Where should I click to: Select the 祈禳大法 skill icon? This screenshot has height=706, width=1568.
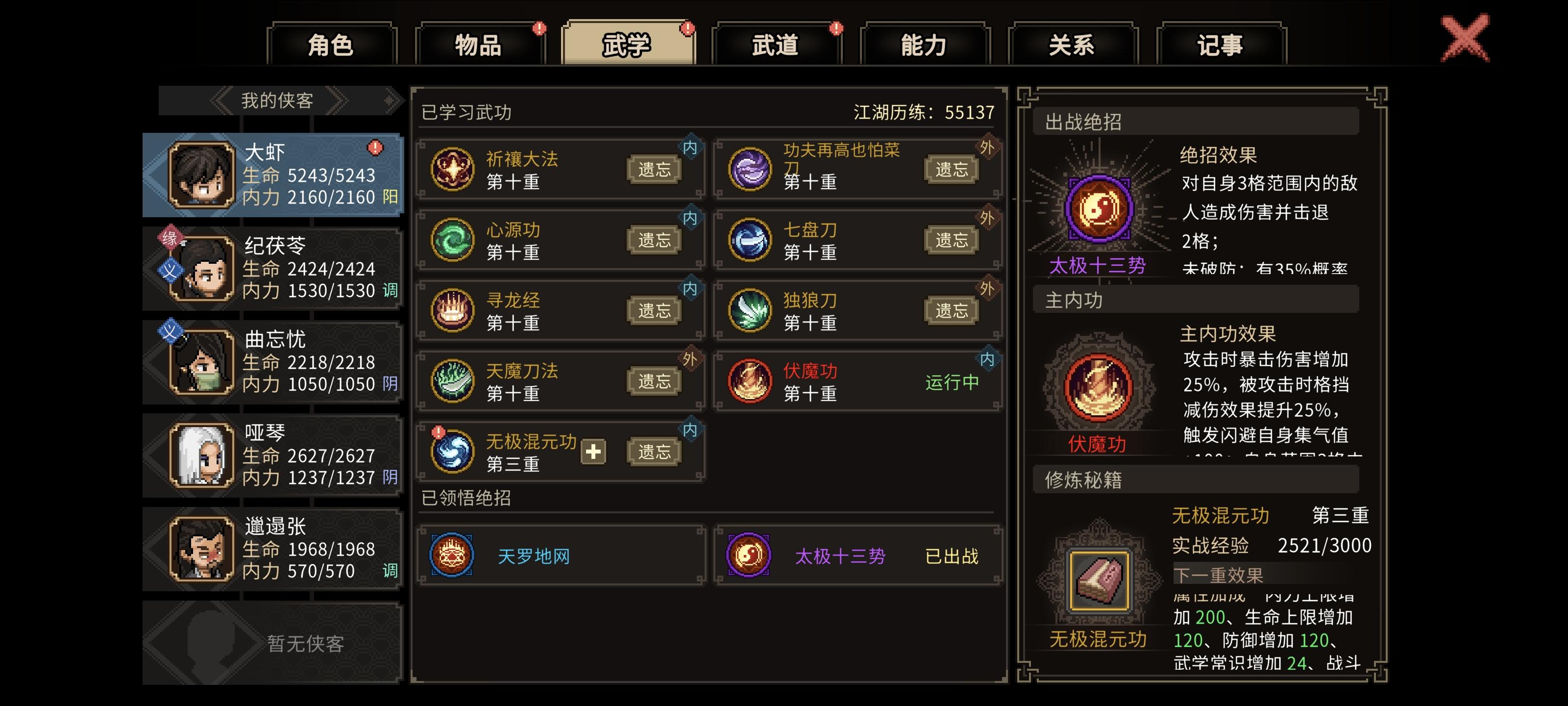(452, 169)
